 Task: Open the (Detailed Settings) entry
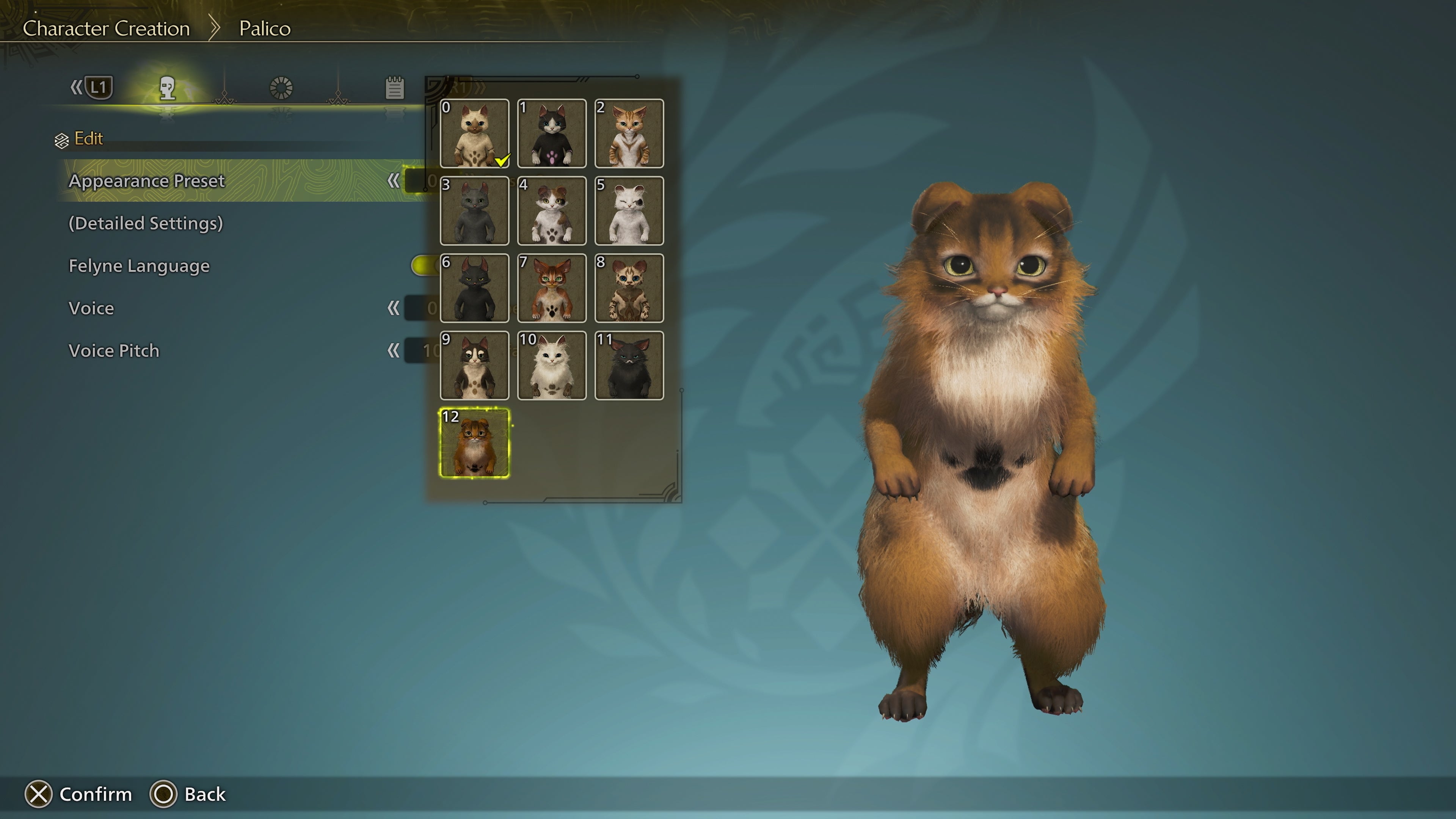tap(146, 223)
